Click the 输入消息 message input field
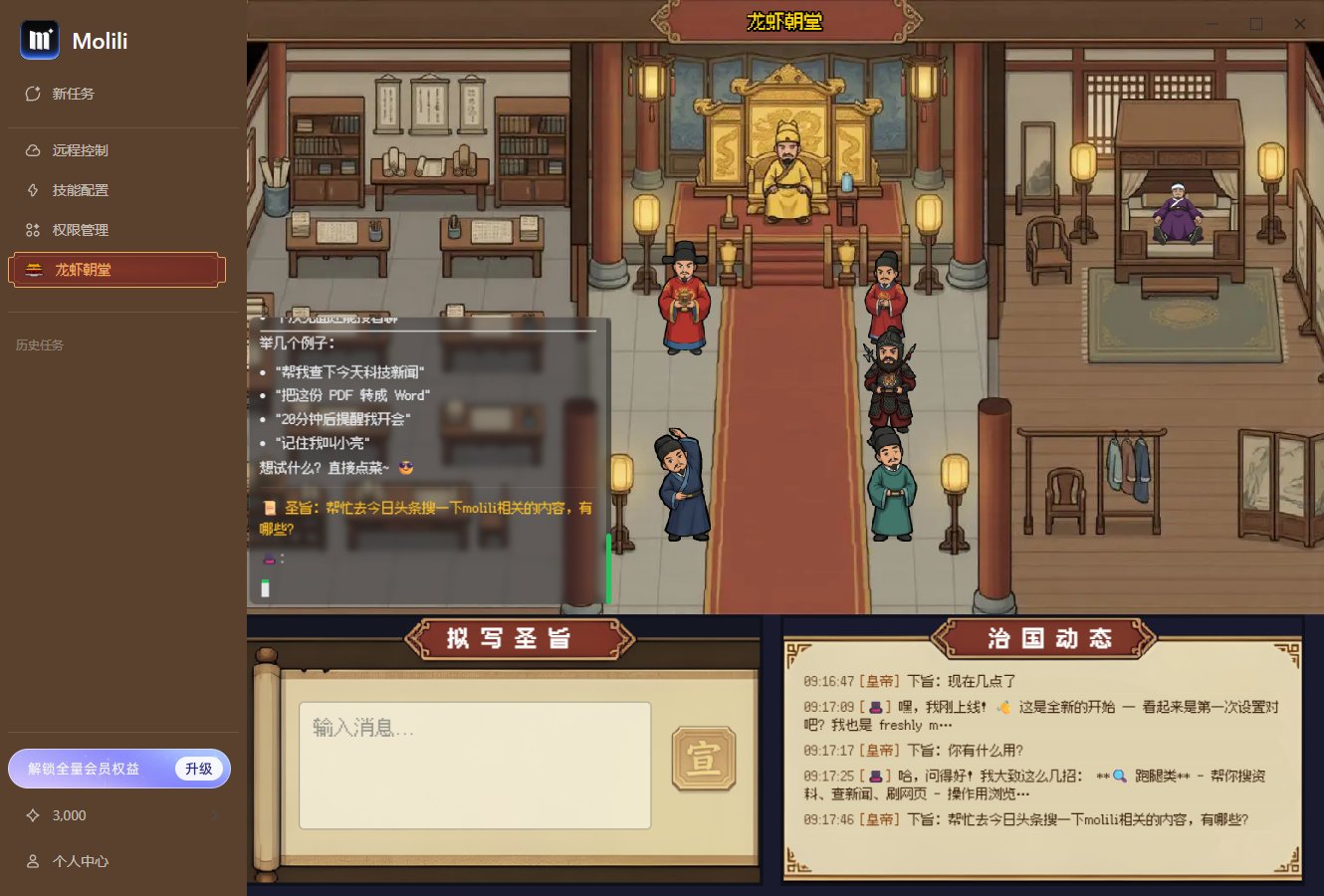Image resolution: width=1324 pixels, height=896 pixels. [476, 765]
